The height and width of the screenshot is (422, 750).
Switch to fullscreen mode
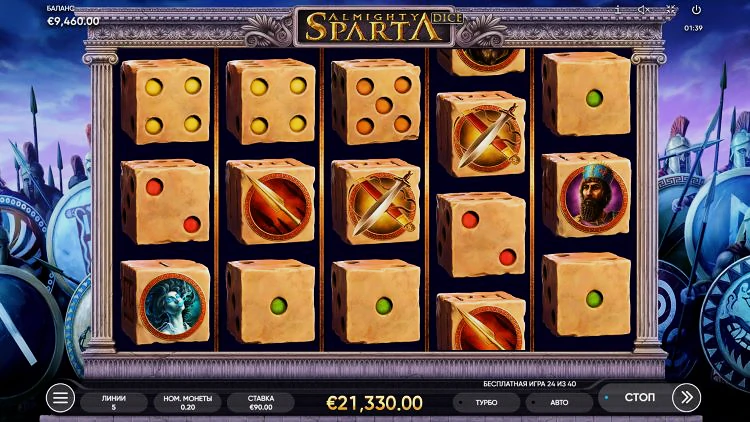click(x=671, y=10)
